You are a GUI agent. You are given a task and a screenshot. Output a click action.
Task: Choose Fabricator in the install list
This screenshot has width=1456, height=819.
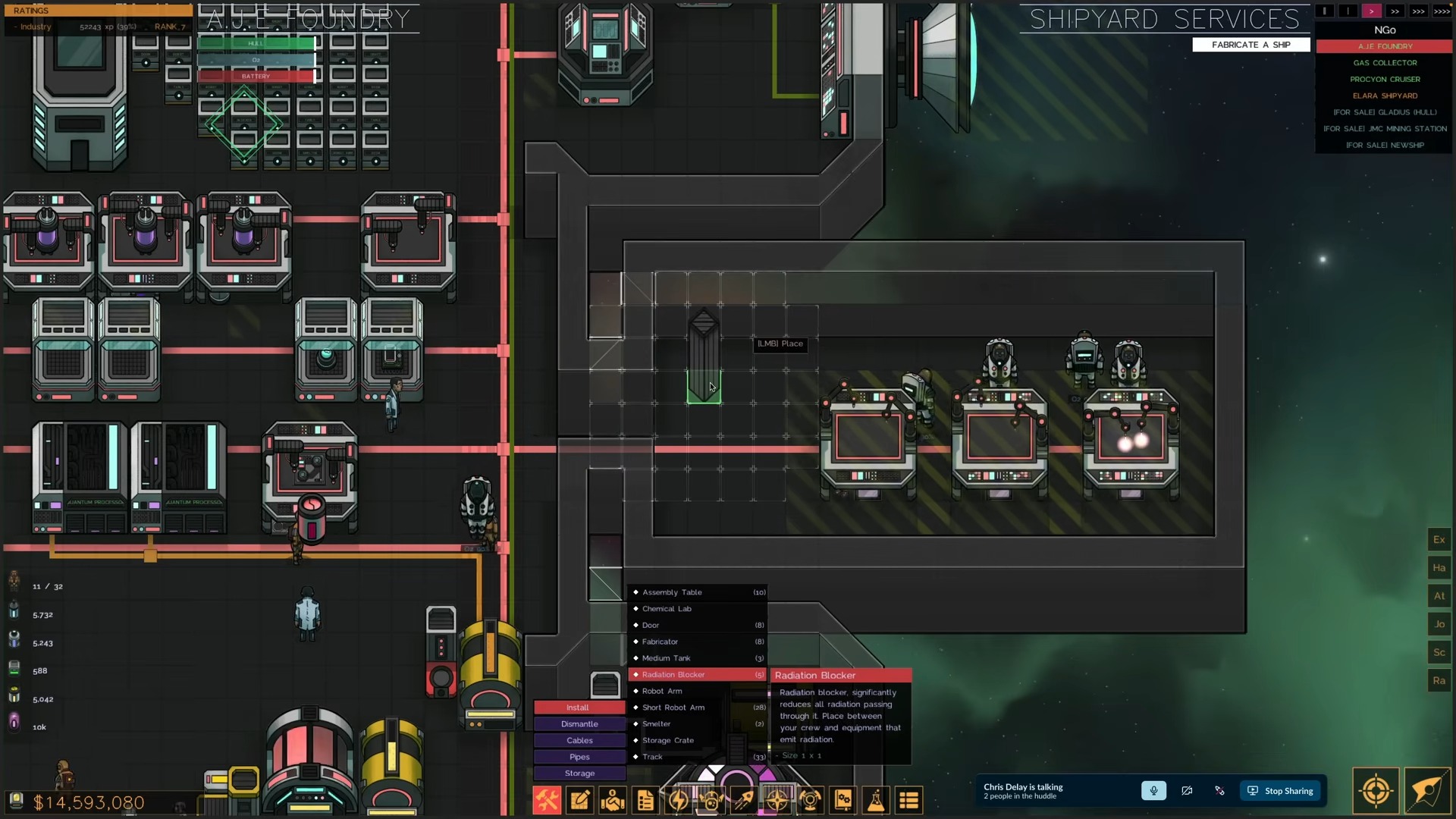[660, 642]
